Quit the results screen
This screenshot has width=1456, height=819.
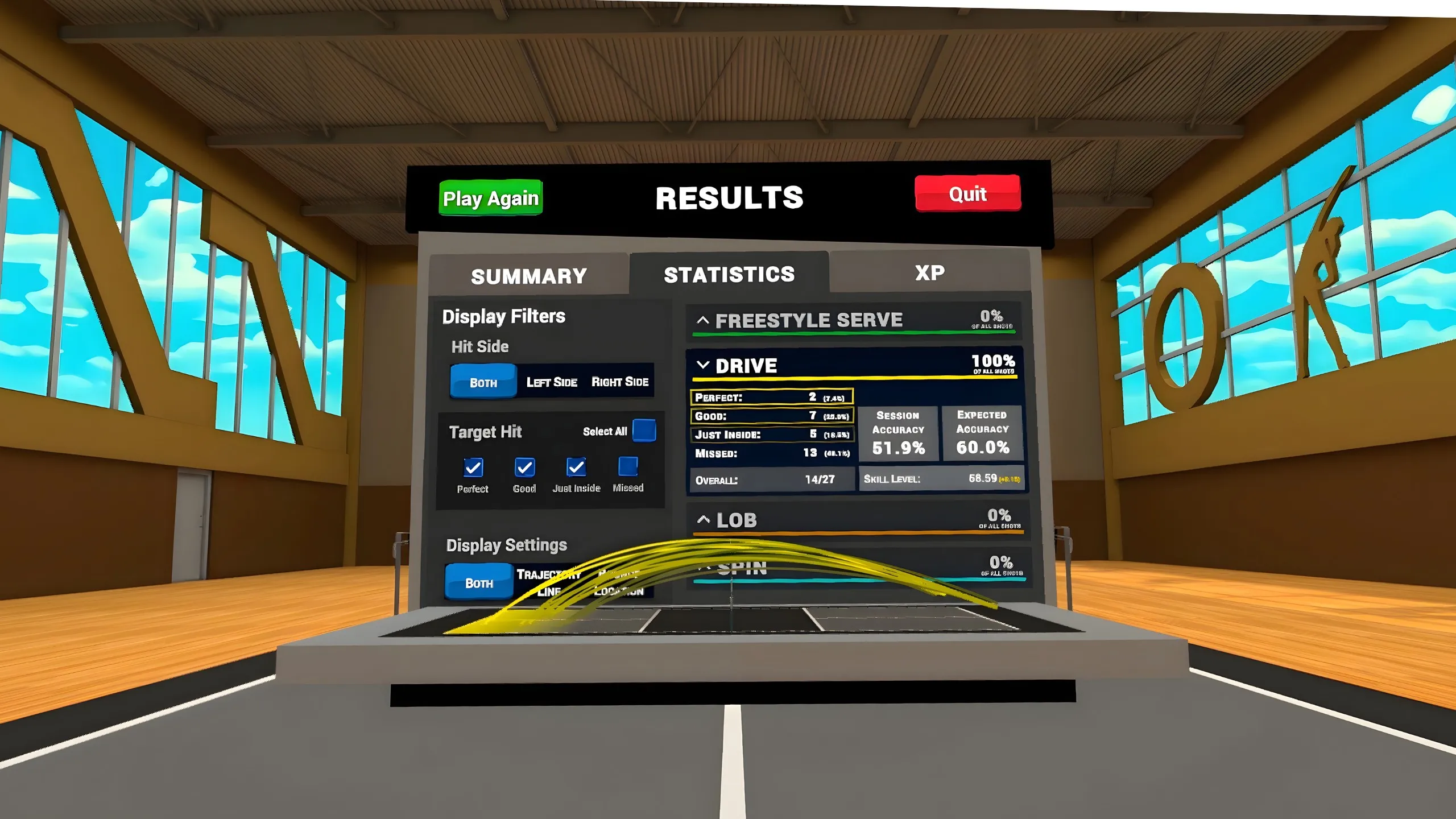pyautogui.click(x=967, y=194)
